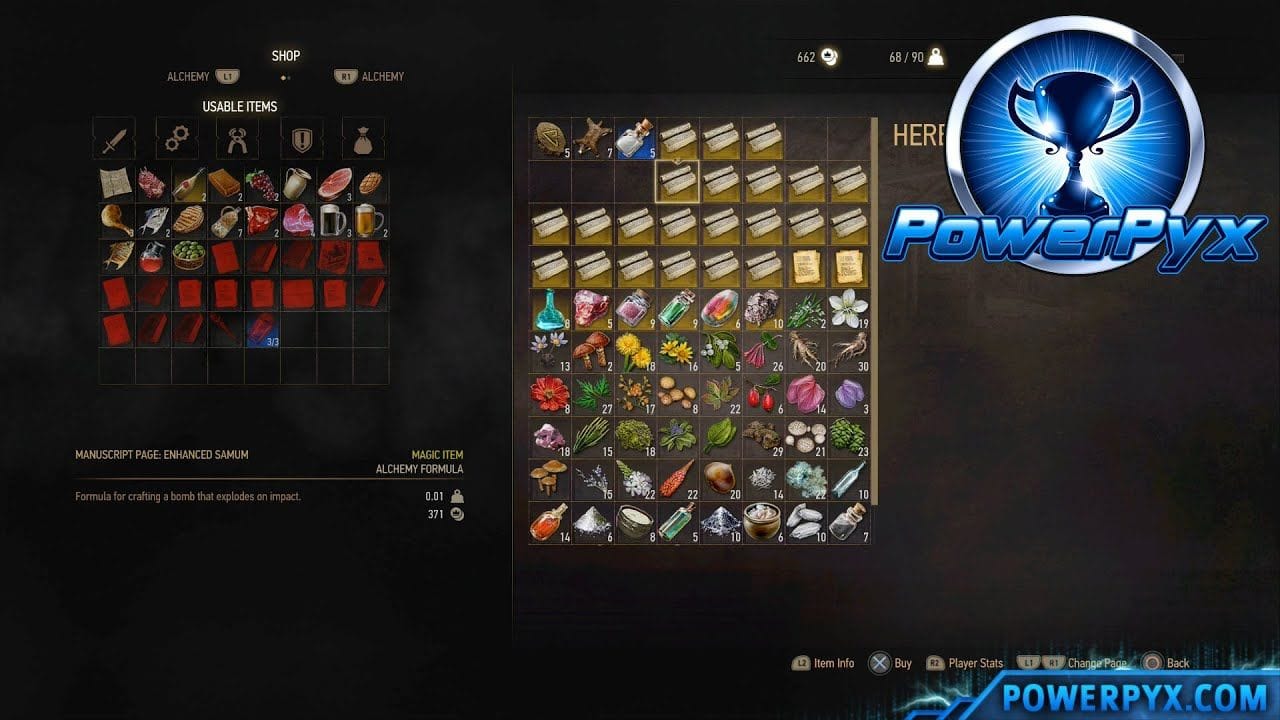Select the roasted chicken leg item
This screenshot has width=1280, height=720.
coord(116,220)
